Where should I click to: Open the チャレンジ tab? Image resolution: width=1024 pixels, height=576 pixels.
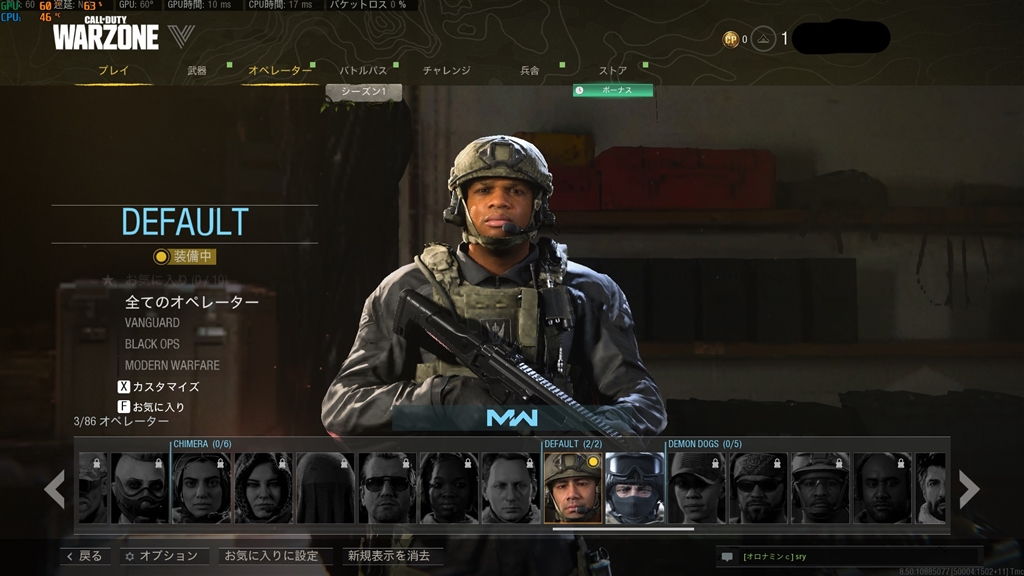446,71
